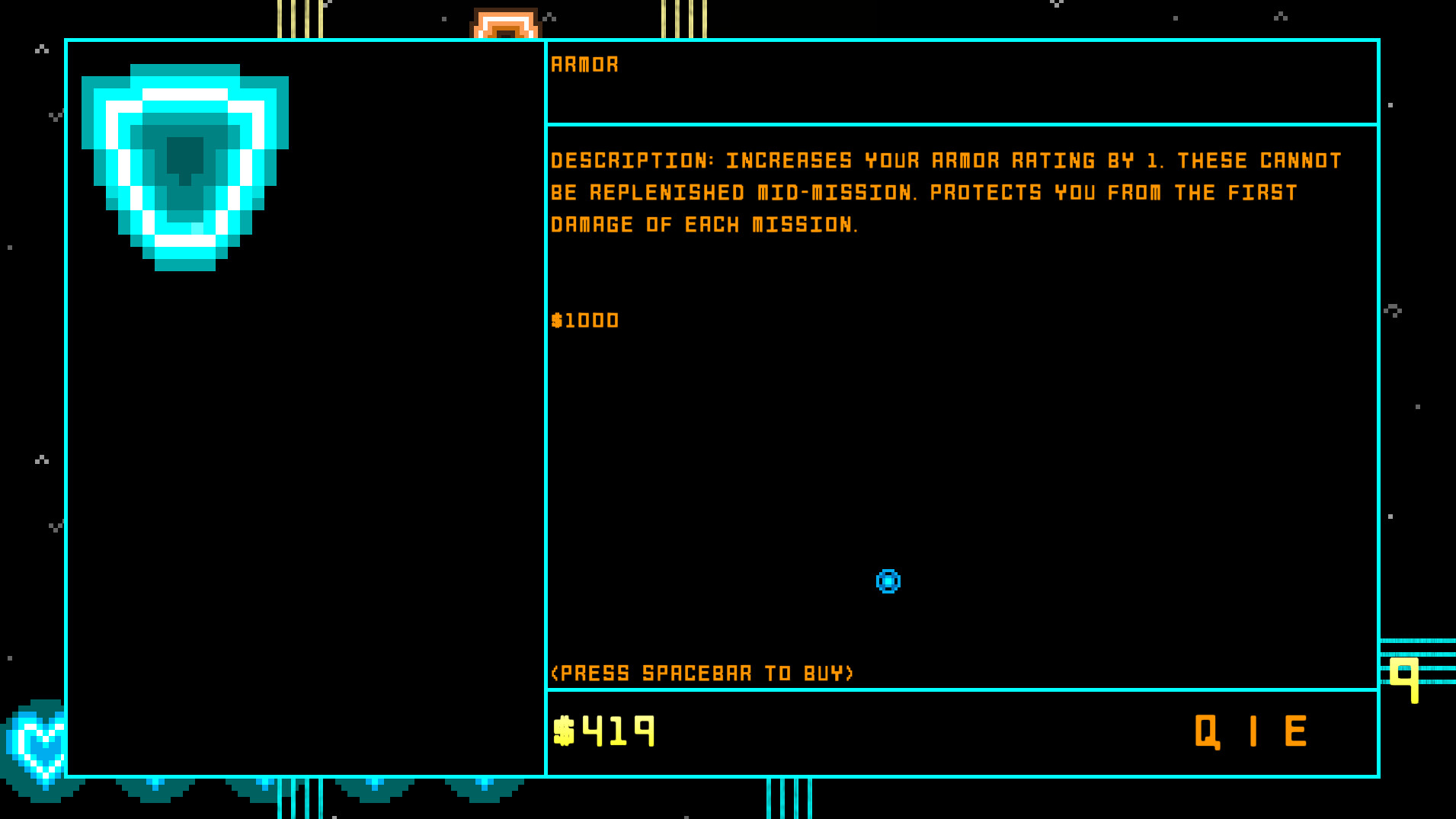
Task: Click the ARMOR header text
Action: pyautogui.click(x=585, y=64)
